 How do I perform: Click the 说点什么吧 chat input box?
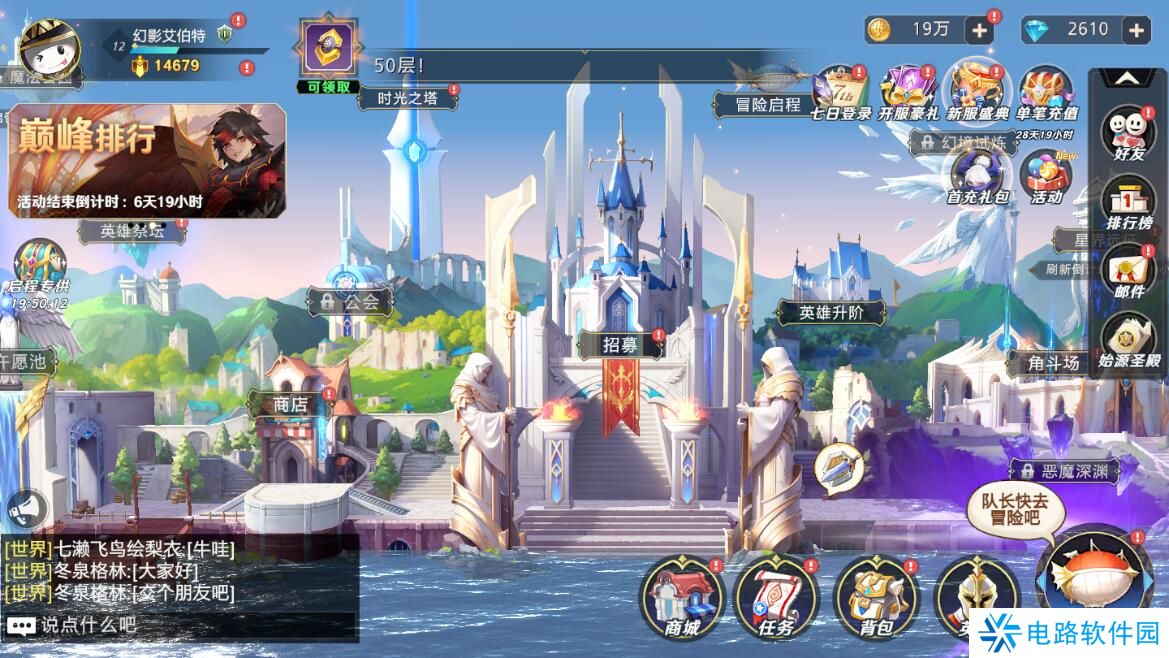tap(180, 626)
